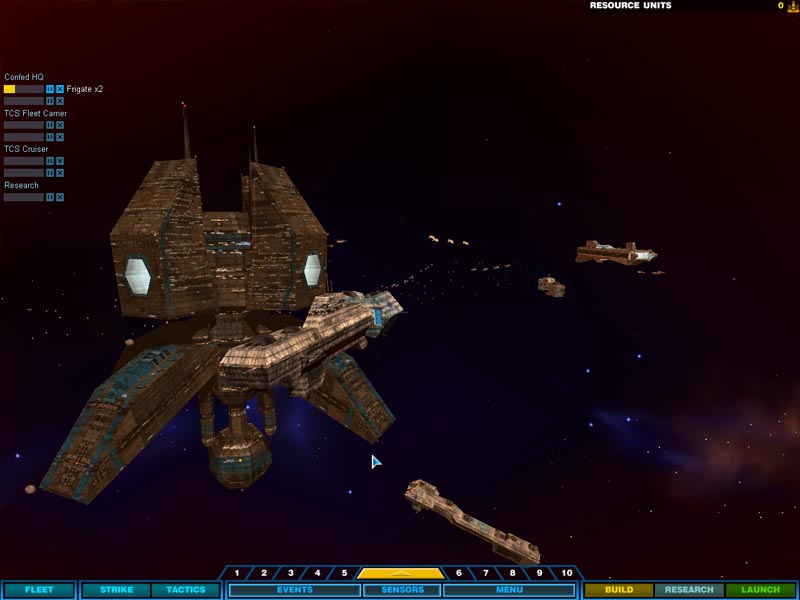Select control group 5
Screen dimensions: 800x600
[x=344, y=573]
